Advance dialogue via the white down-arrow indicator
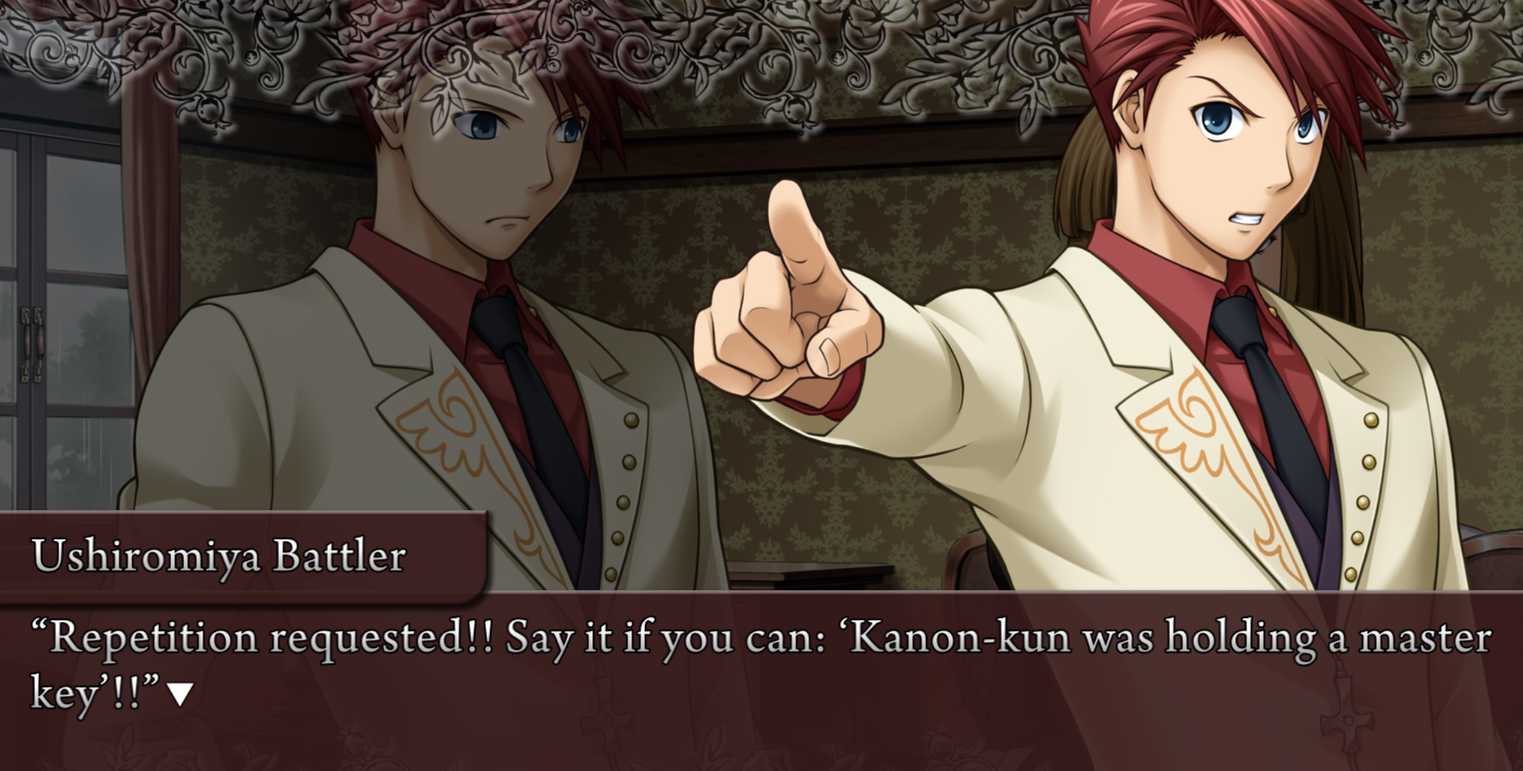This screenshot has height=771, width=1523. (180, 695)
